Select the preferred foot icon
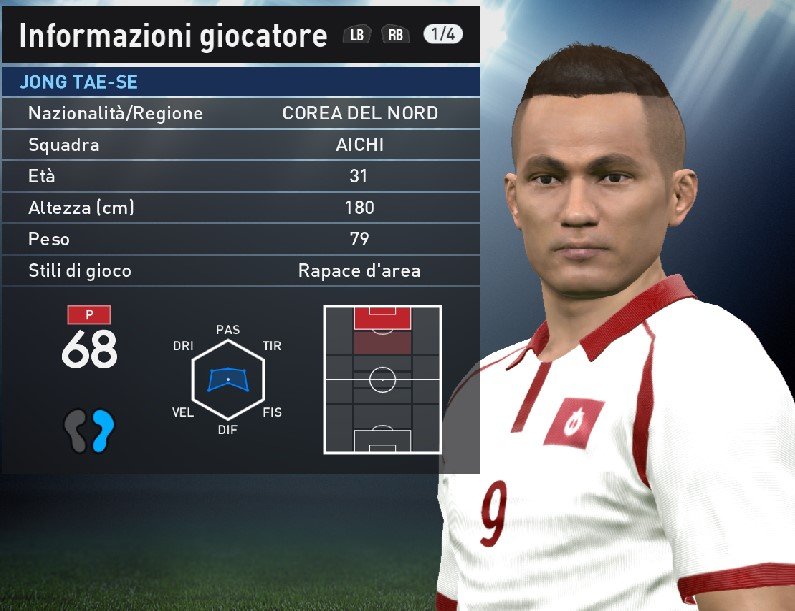This screenshot has height=611, width=795. pos(89,430)
